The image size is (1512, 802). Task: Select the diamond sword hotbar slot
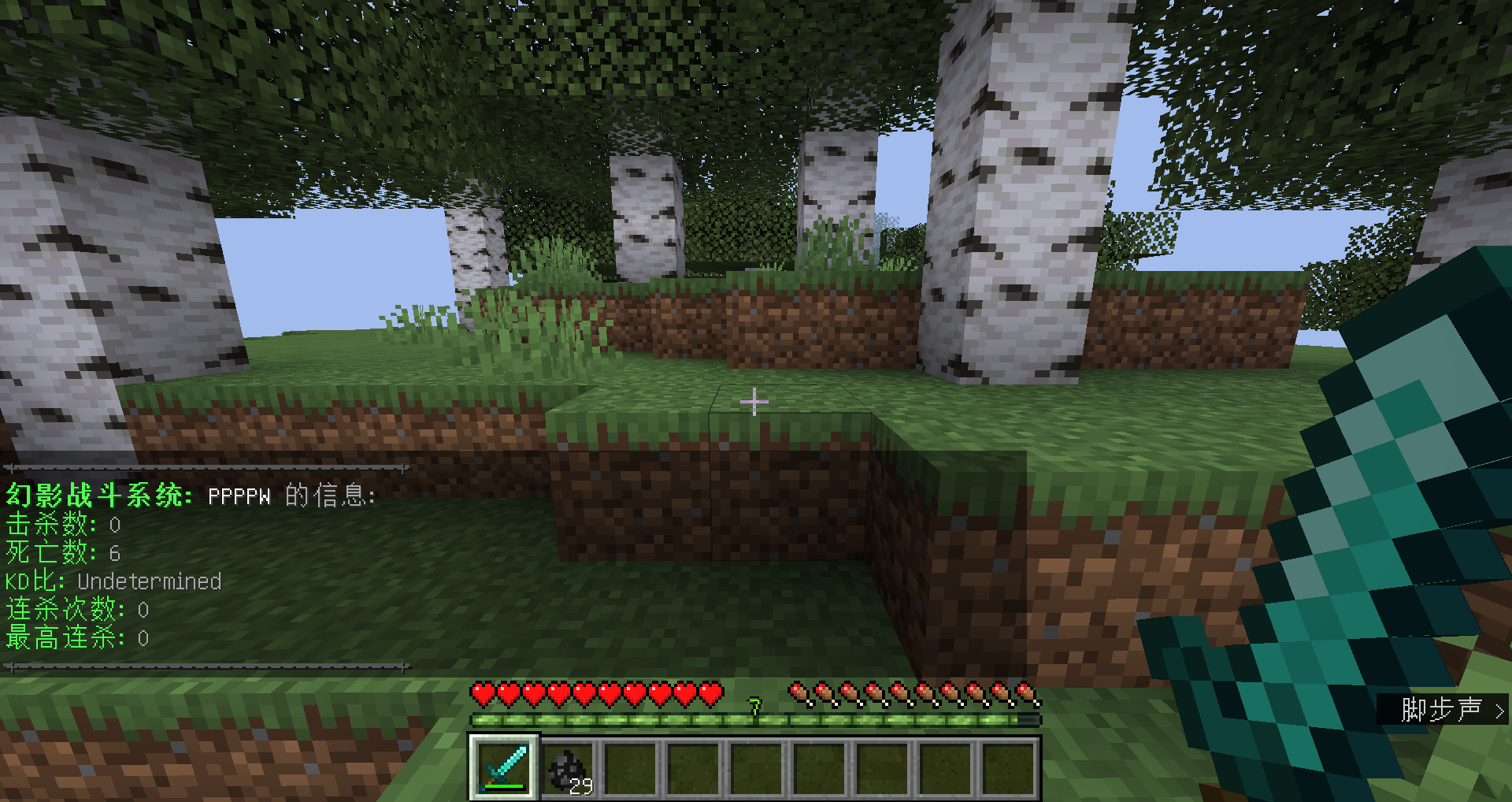click(x=505, y=767)
